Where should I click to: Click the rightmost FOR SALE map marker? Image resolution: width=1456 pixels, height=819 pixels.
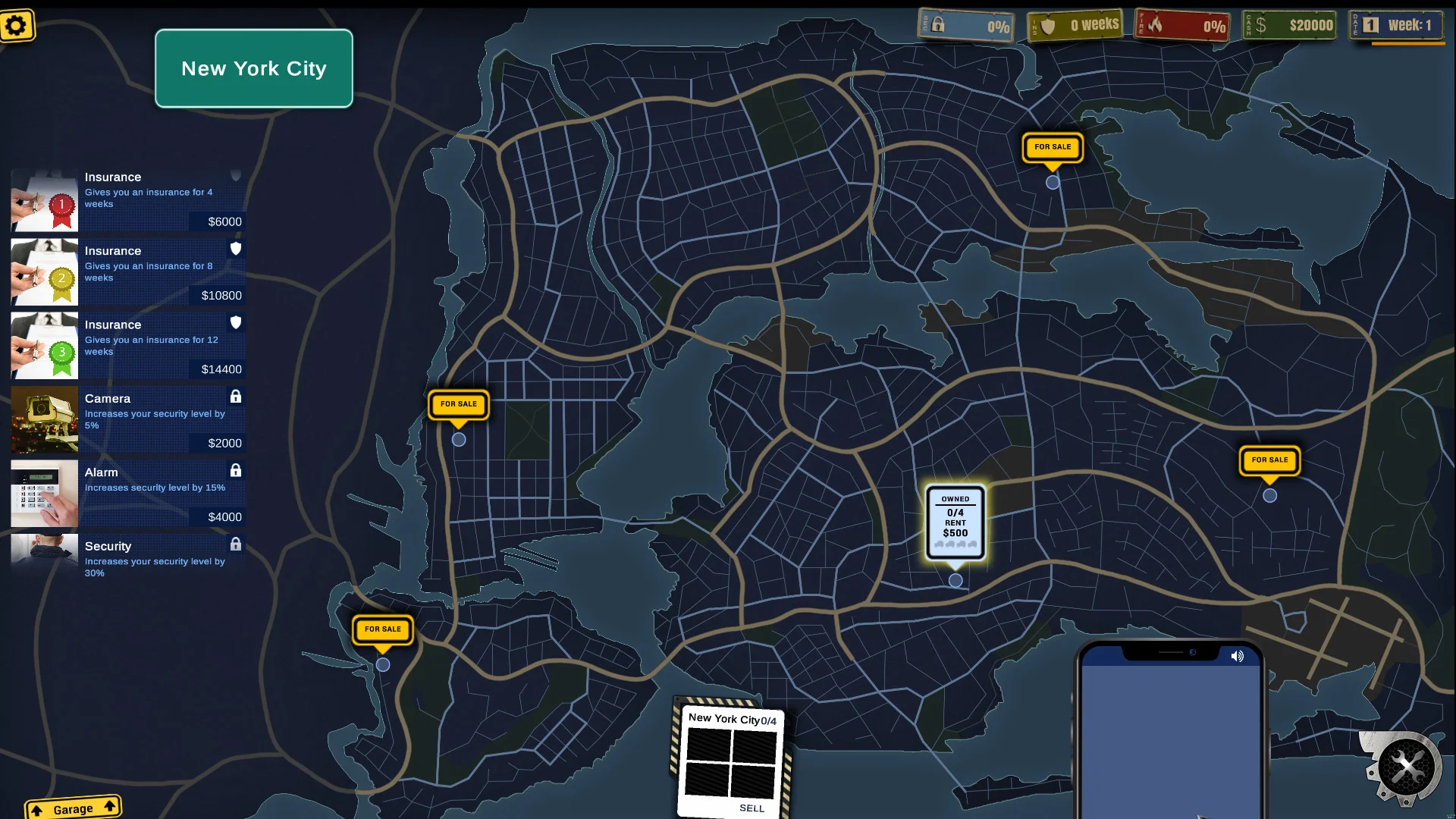point(1269,460)
